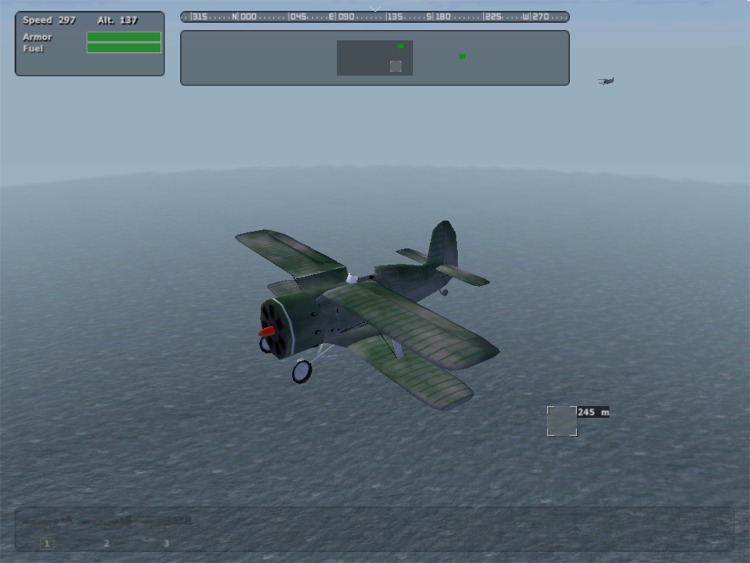Click the gray square on the radar
This screenshot has width=750, height=563.
pyautogui.click(x=396, y=66)
